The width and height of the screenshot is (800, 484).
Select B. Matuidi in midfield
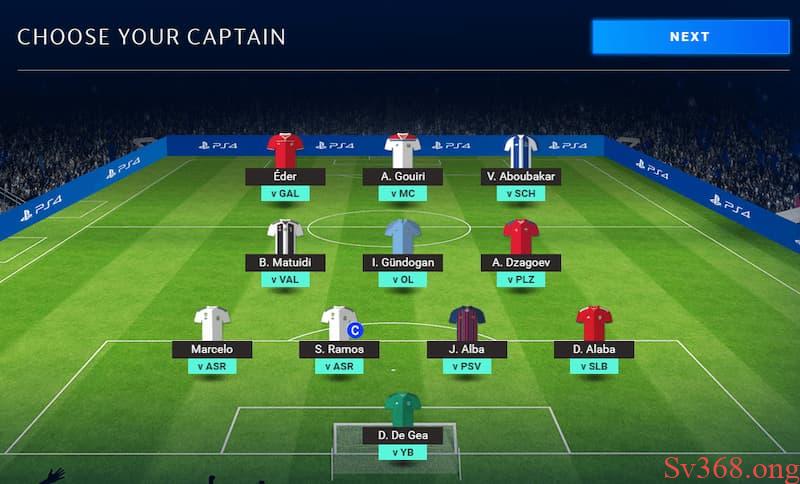tap(285, 238)
